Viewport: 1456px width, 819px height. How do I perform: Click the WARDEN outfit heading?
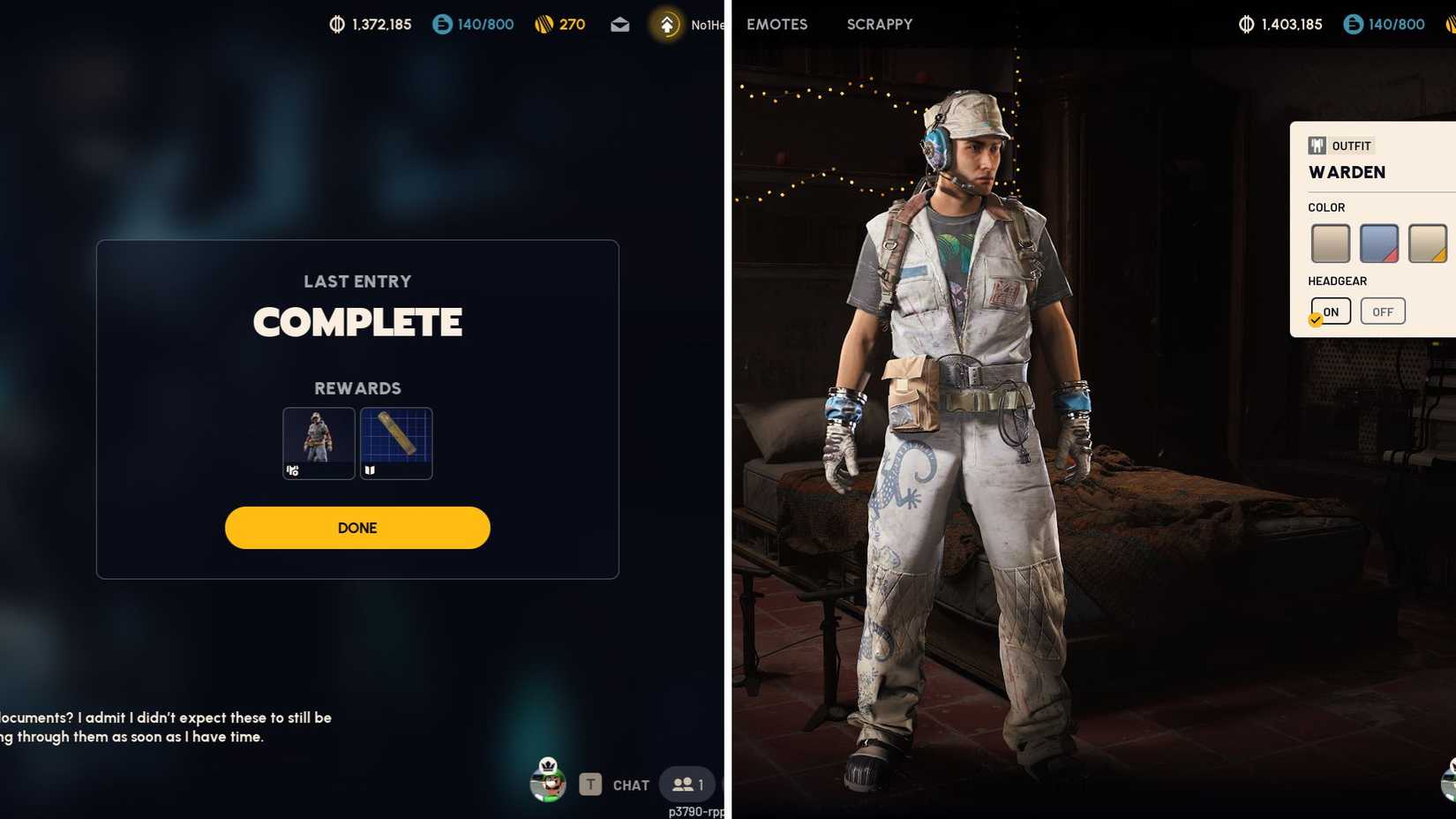(x=1347, y=172)
